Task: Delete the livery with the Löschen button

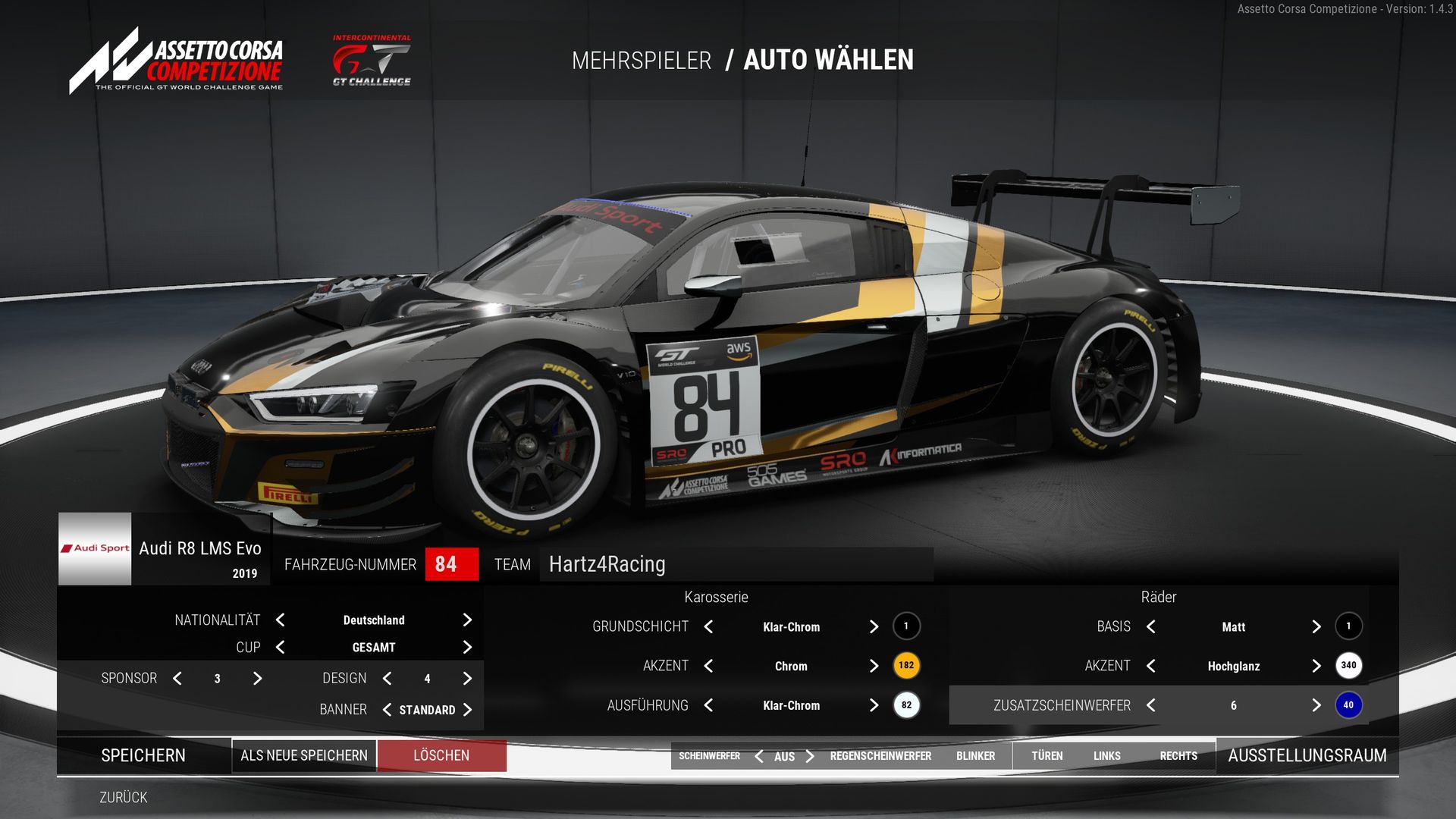Action: (441, 755)
